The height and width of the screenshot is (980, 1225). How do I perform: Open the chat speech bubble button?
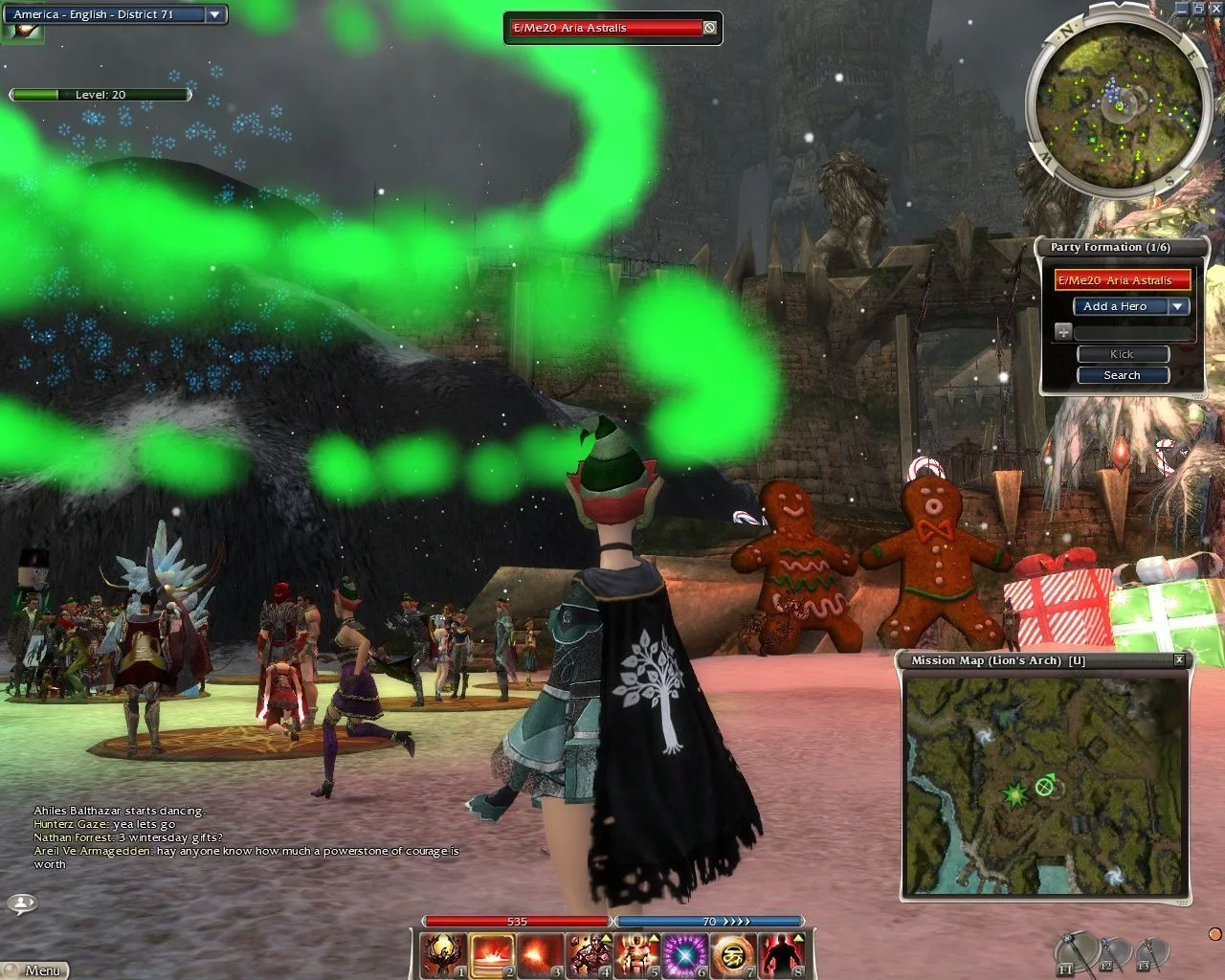click(22, 902)
